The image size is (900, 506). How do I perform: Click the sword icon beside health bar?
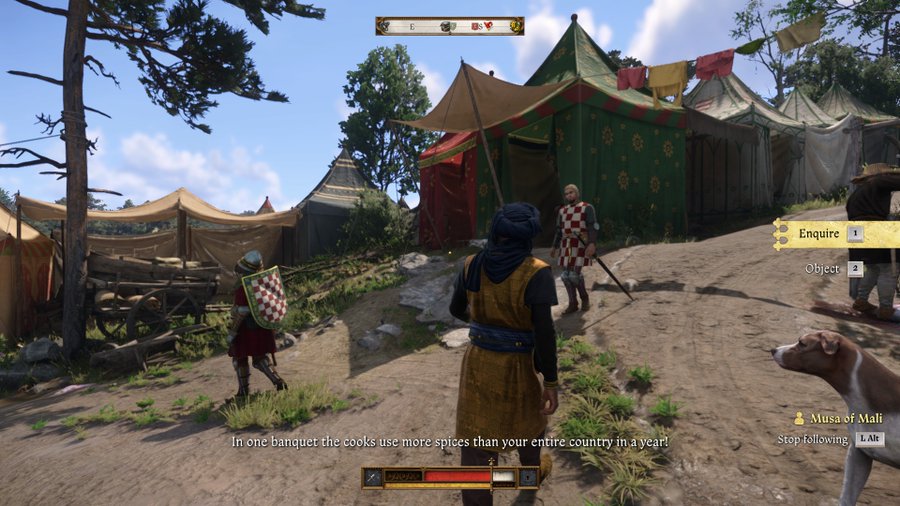pyautogui.click(x=373, y=477)
